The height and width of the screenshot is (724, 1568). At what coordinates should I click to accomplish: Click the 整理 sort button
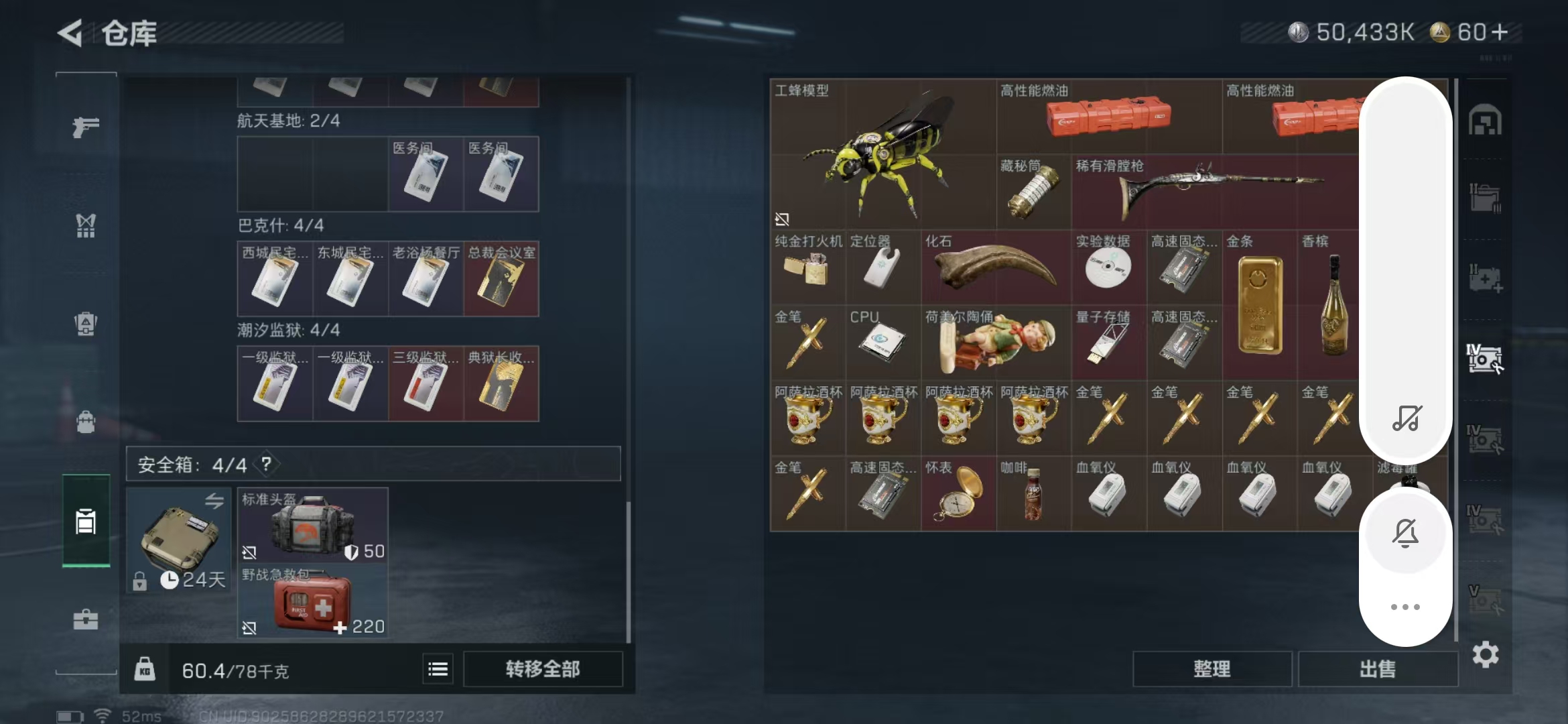coord(1212,669)
